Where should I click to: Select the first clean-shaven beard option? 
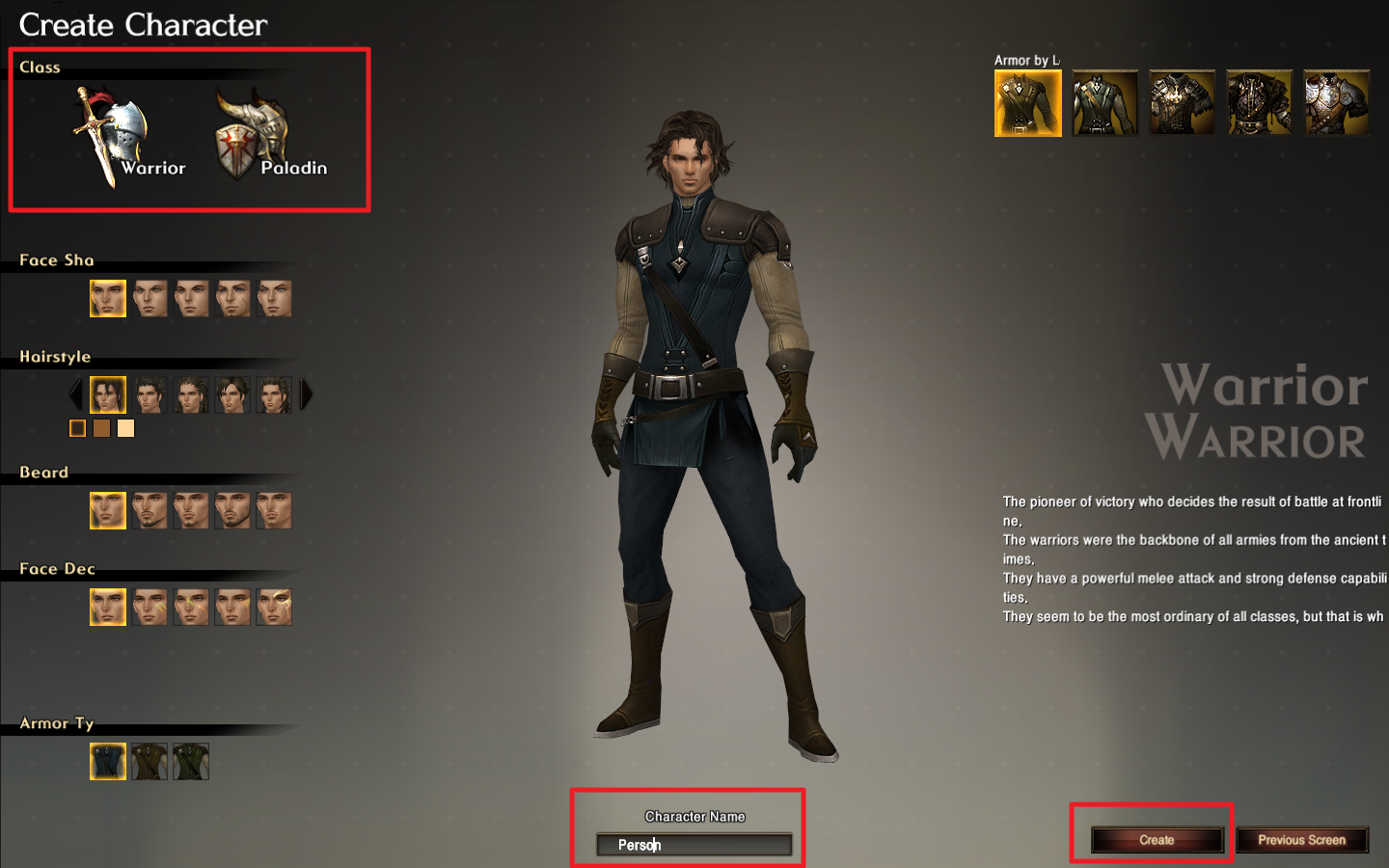(108, 511)
